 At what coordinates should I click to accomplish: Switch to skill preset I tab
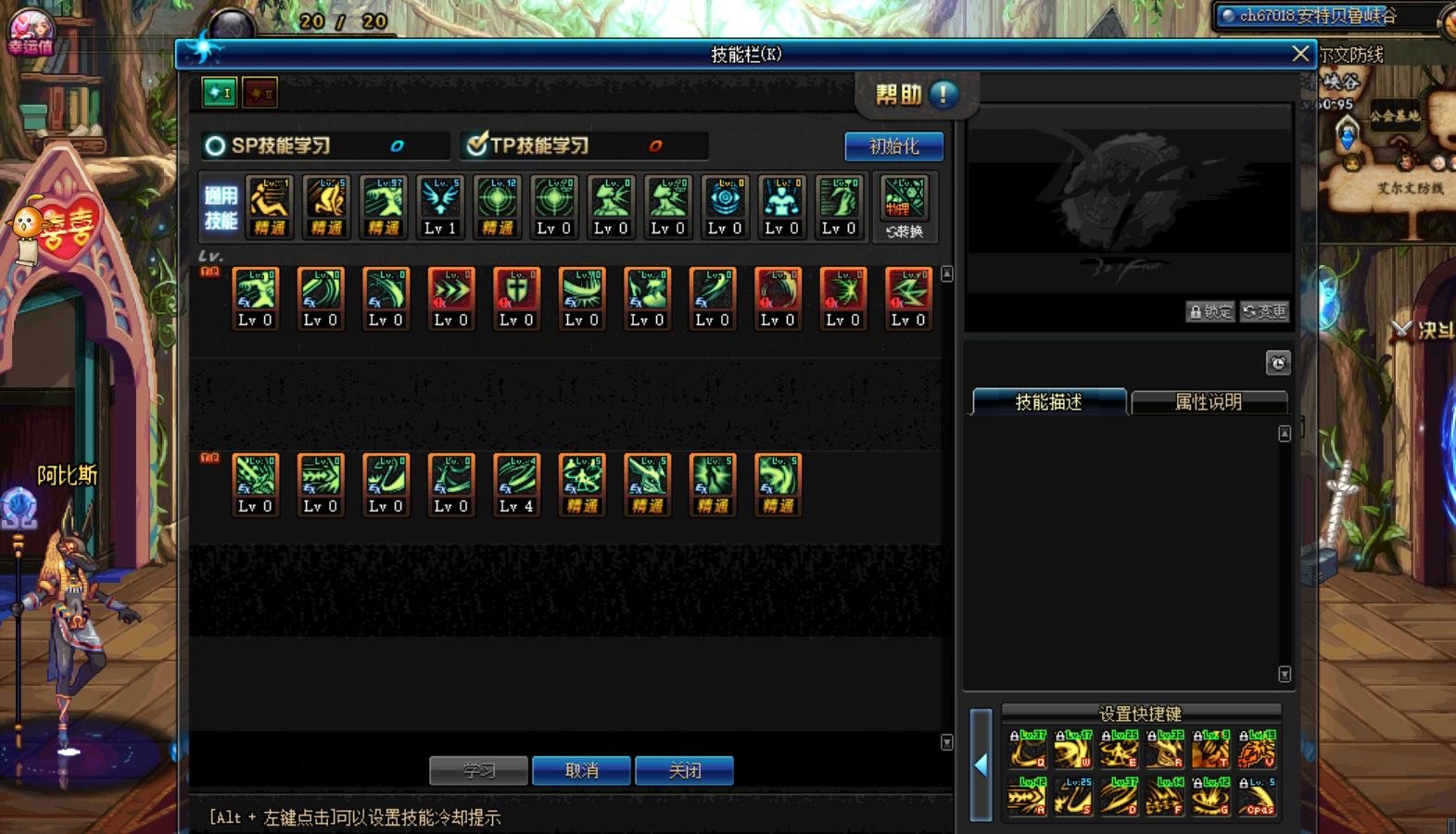(220, 93)
